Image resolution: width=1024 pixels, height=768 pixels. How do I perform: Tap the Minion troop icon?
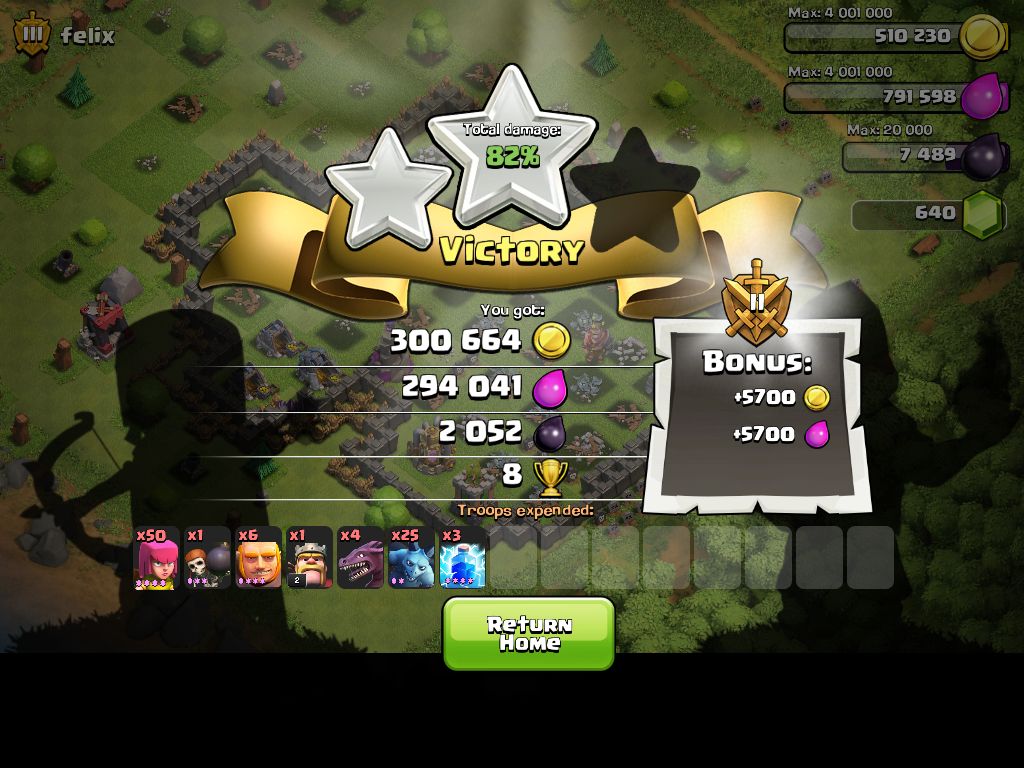(x=411, y=558)
